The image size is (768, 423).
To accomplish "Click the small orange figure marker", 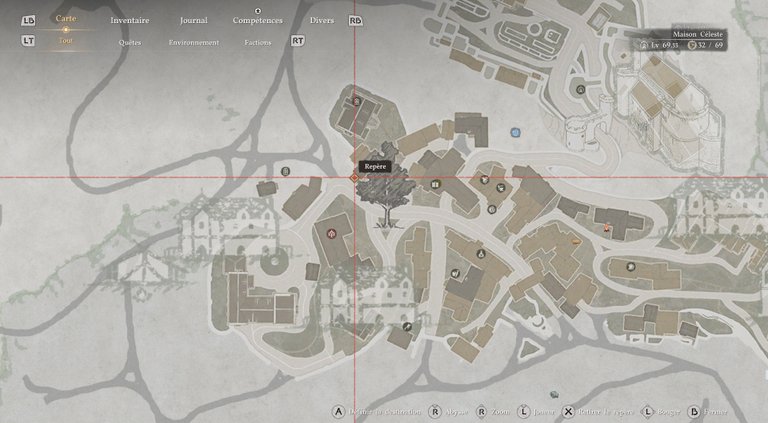I will [607, 229].
